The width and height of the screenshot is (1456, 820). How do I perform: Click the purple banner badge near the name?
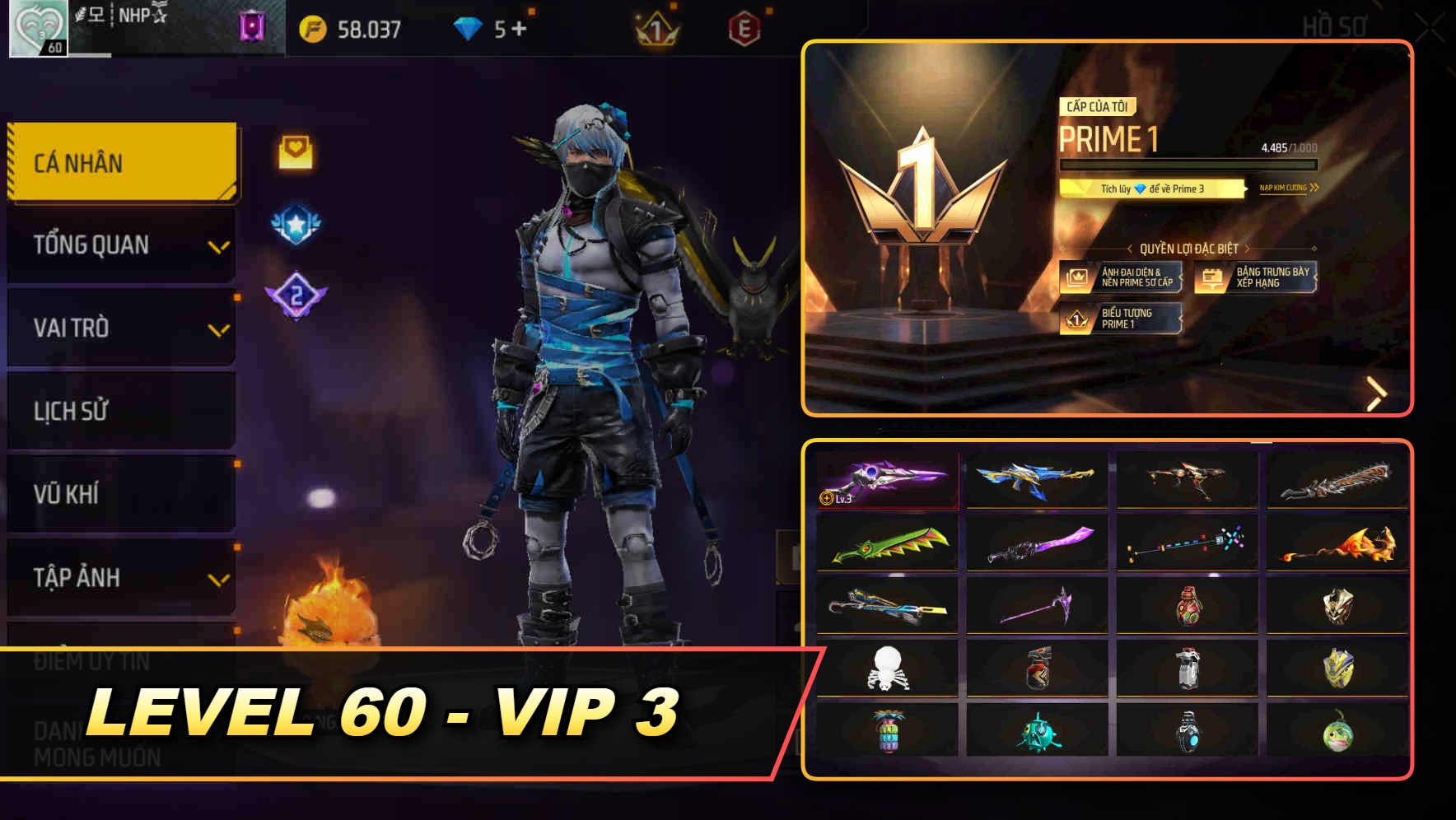253,27
